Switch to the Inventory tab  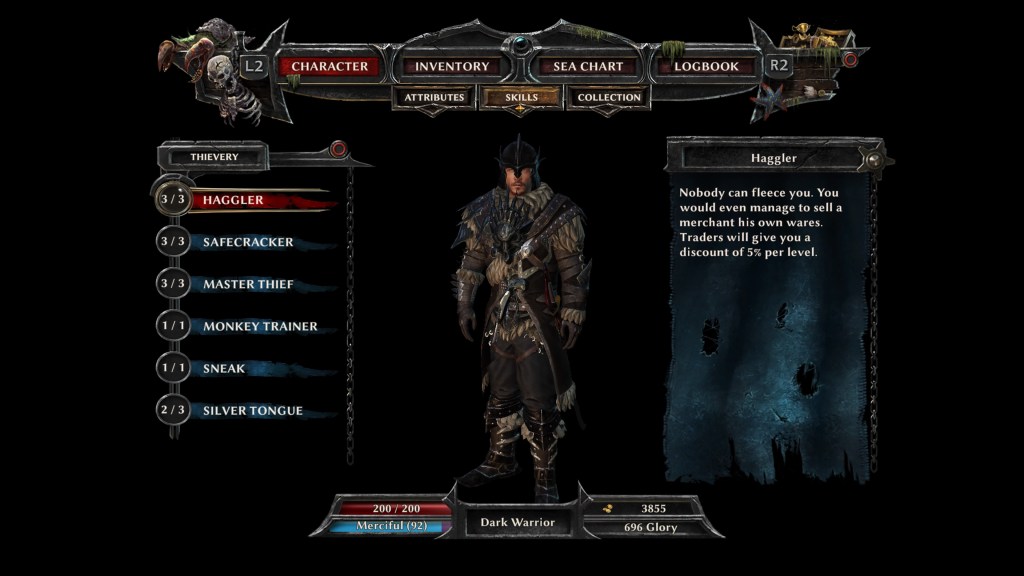click(452, 67)
